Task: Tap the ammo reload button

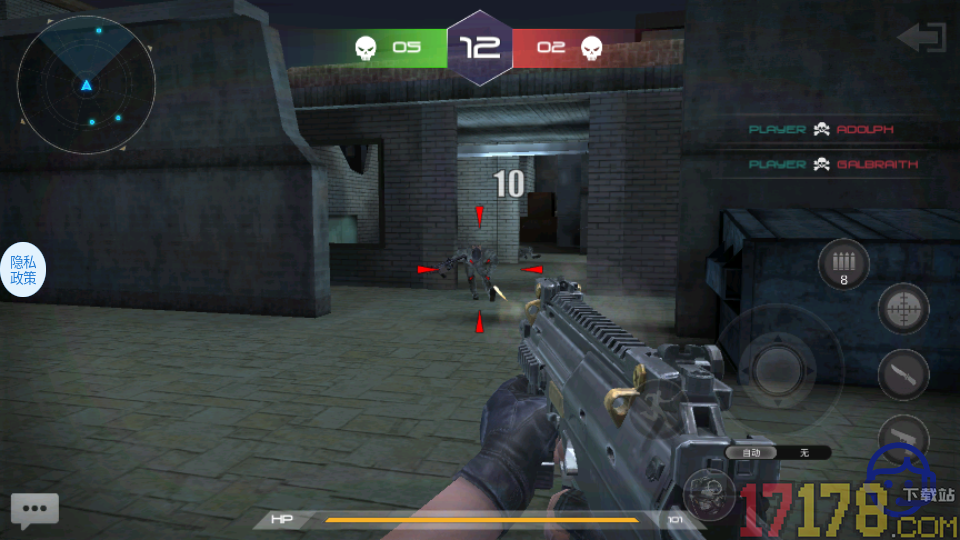Action: point(843,265)
